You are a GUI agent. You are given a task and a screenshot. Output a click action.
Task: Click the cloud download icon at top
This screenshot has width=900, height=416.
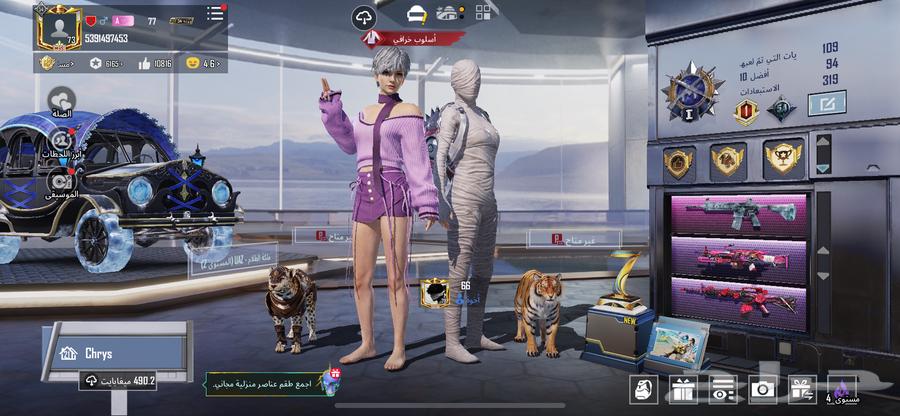pos(364,17)
